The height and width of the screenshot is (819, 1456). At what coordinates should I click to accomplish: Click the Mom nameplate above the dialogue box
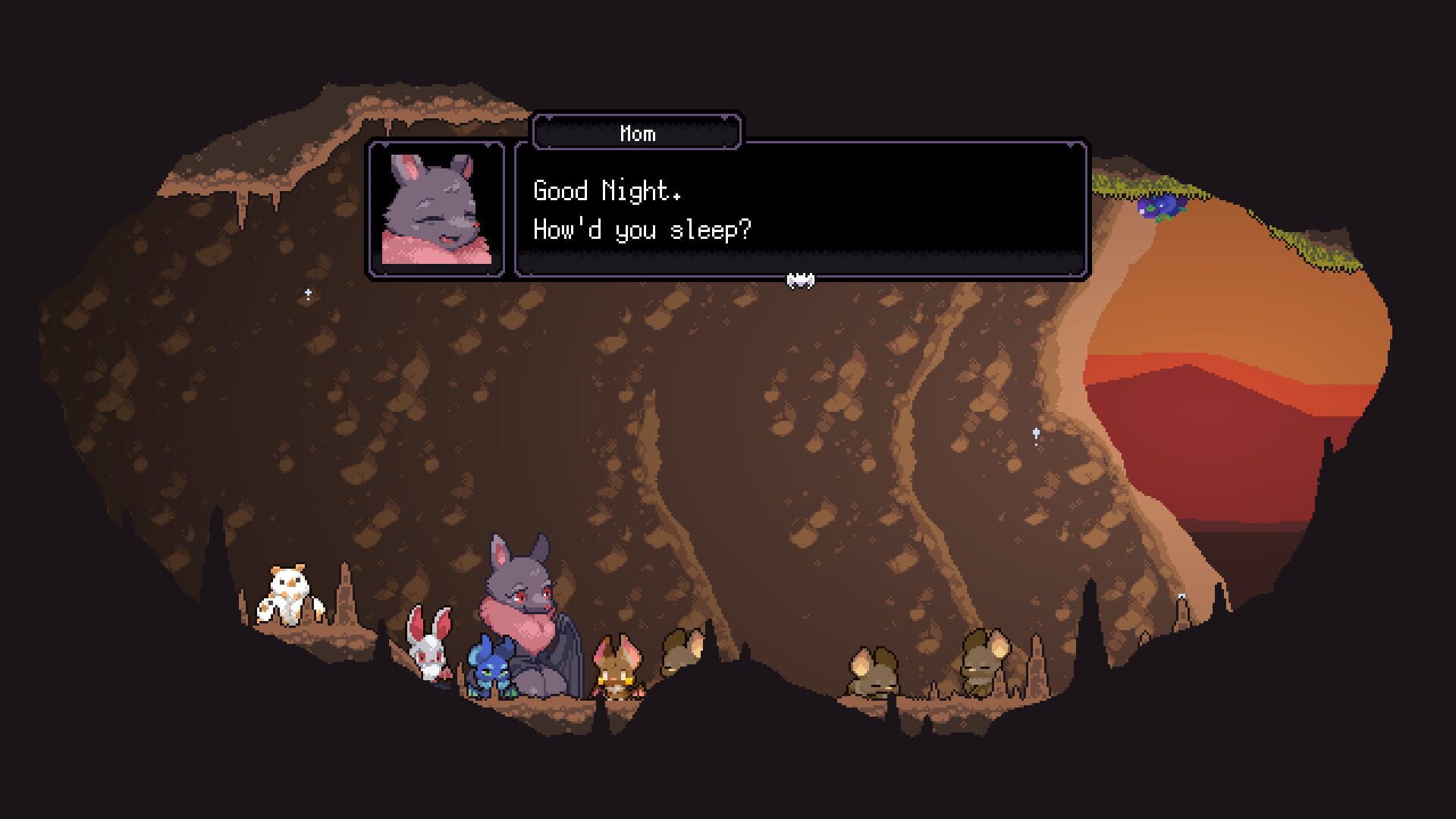[x=638, y=132]
